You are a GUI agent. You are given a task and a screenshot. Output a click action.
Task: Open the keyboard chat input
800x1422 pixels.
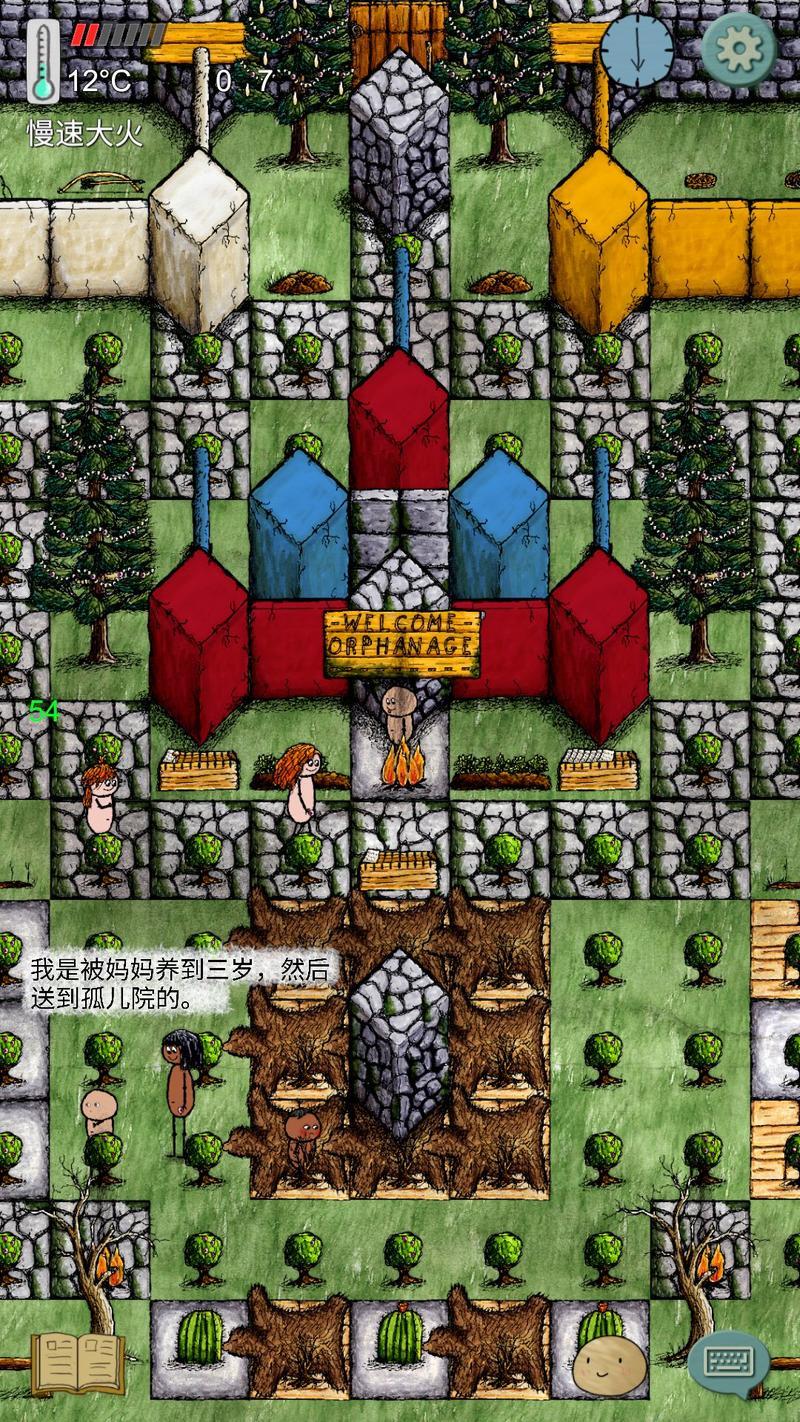pyautogui.click(x=728, y=1361)
